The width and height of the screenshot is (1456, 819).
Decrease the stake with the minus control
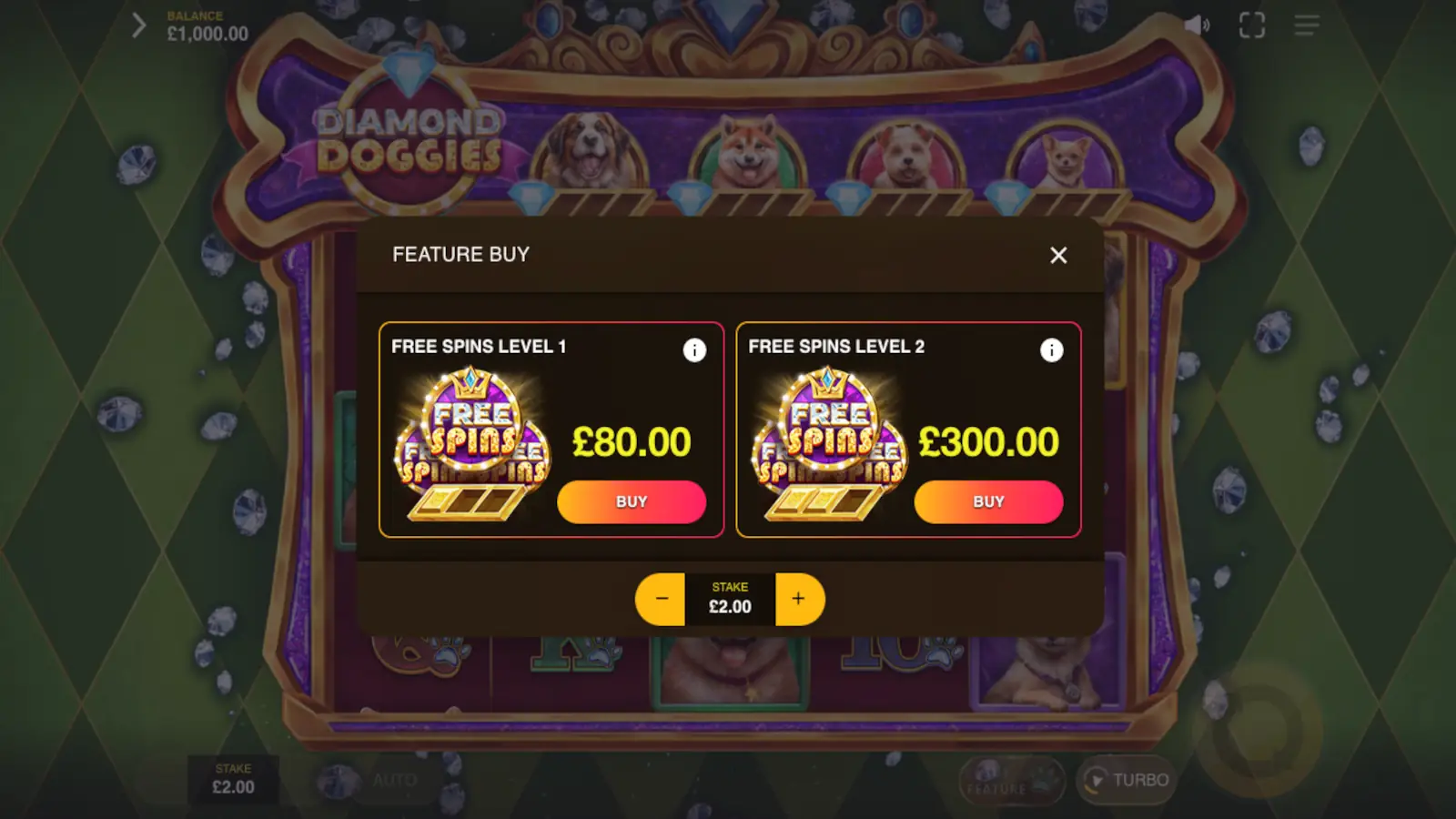(x=661, y=599)
